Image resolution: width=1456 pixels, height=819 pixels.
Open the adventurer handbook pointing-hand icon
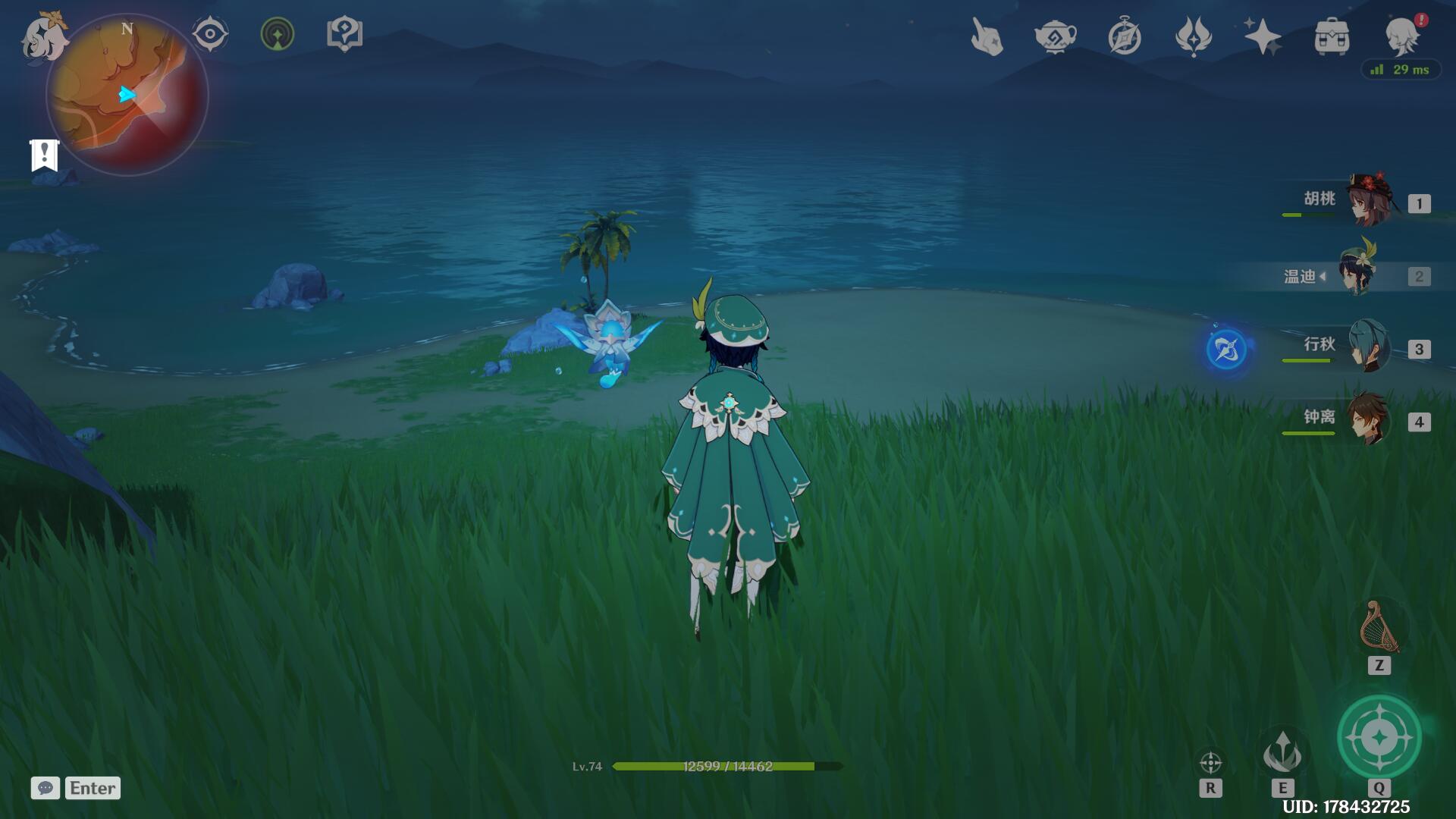[987, 36]
